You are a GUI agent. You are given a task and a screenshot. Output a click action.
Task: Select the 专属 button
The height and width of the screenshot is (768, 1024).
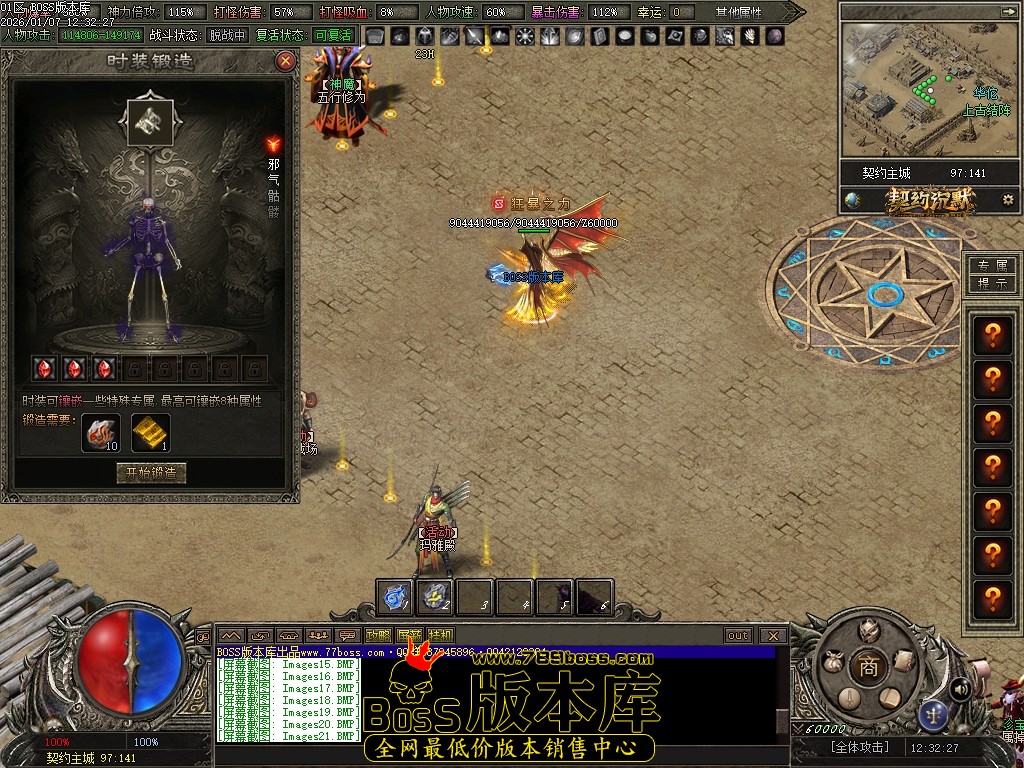(993, 266)
